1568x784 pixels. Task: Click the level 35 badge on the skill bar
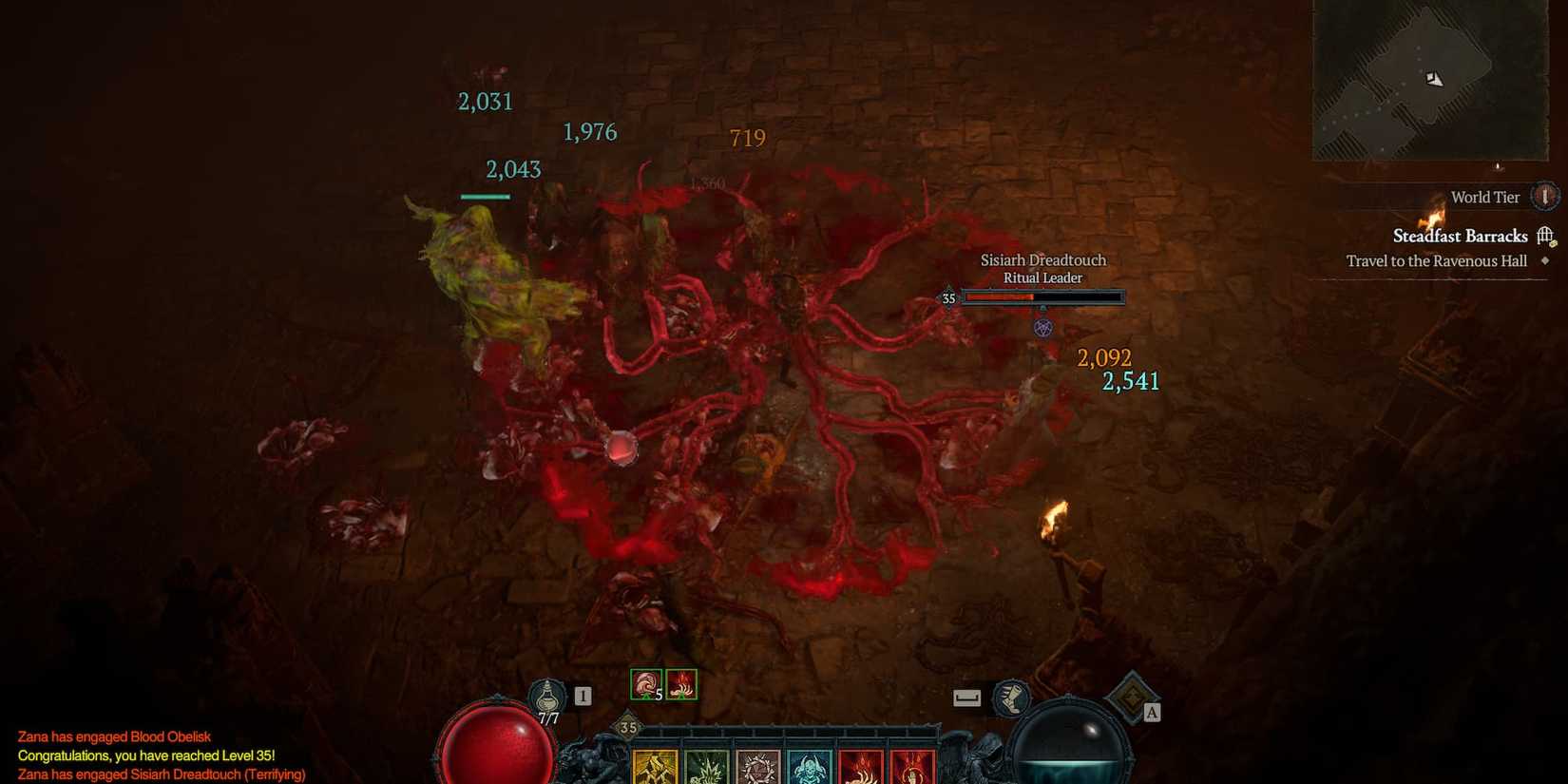click(626, 727)
